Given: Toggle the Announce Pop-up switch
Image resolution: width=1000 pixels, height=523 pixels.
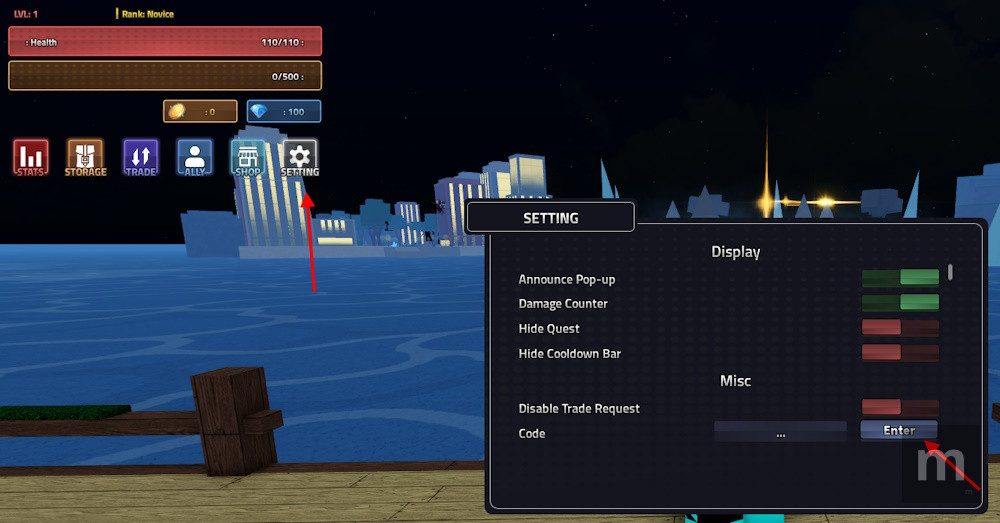Looking at the screenshot, I should (900, 278).
